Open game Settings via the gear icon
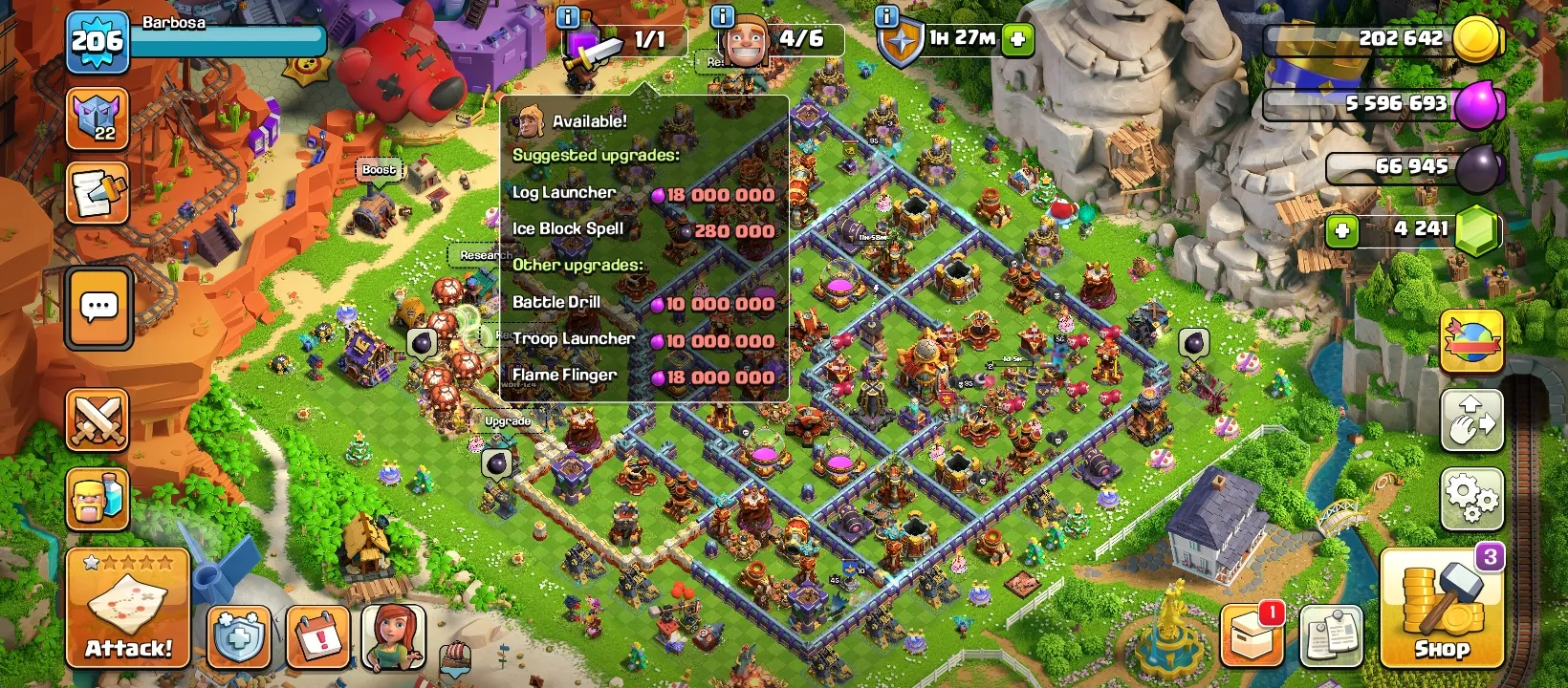The image size is (1568, 688). [x=1471, y=497]
